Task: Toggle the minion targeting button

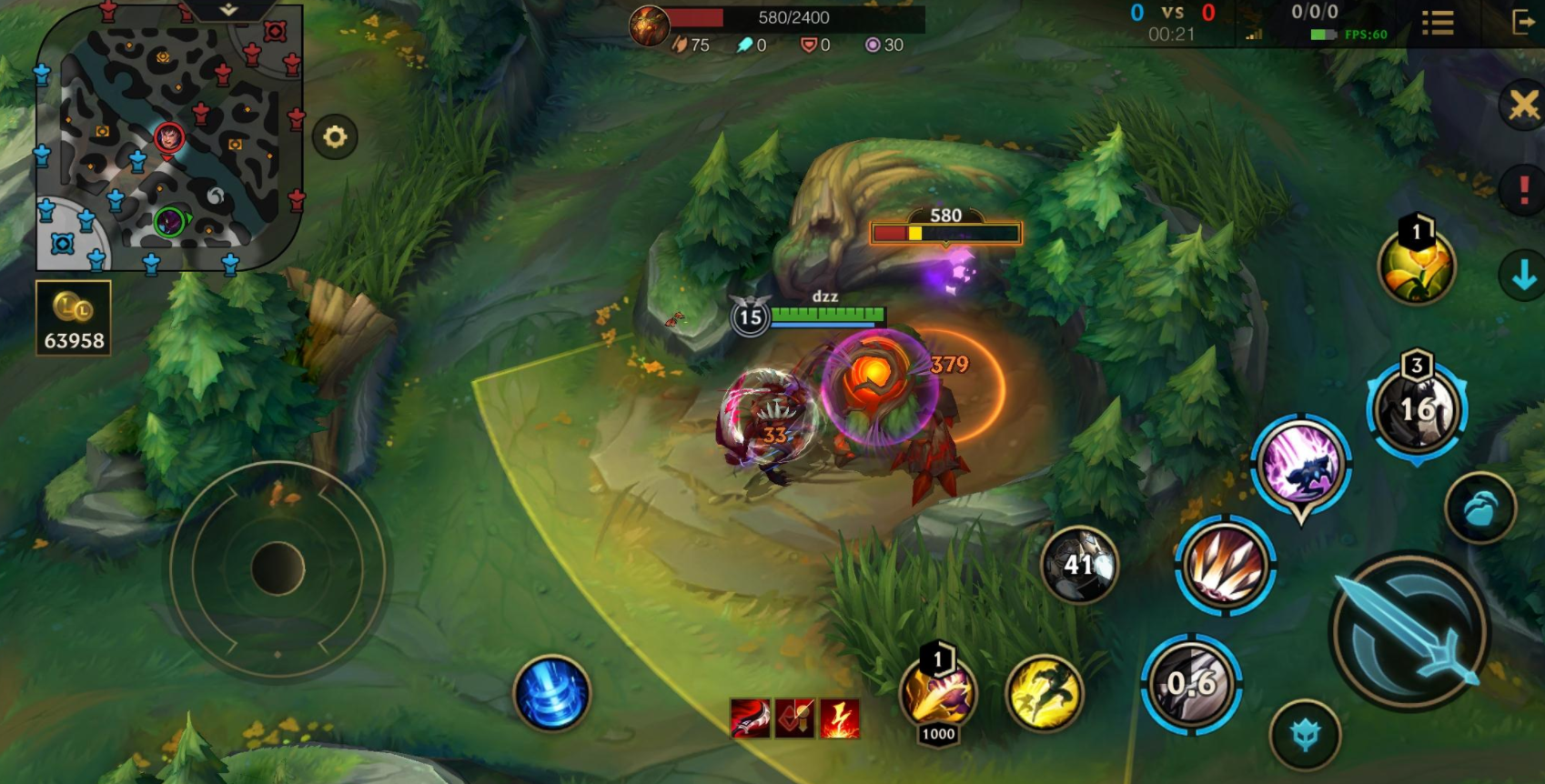Action: coord(1305,735)
